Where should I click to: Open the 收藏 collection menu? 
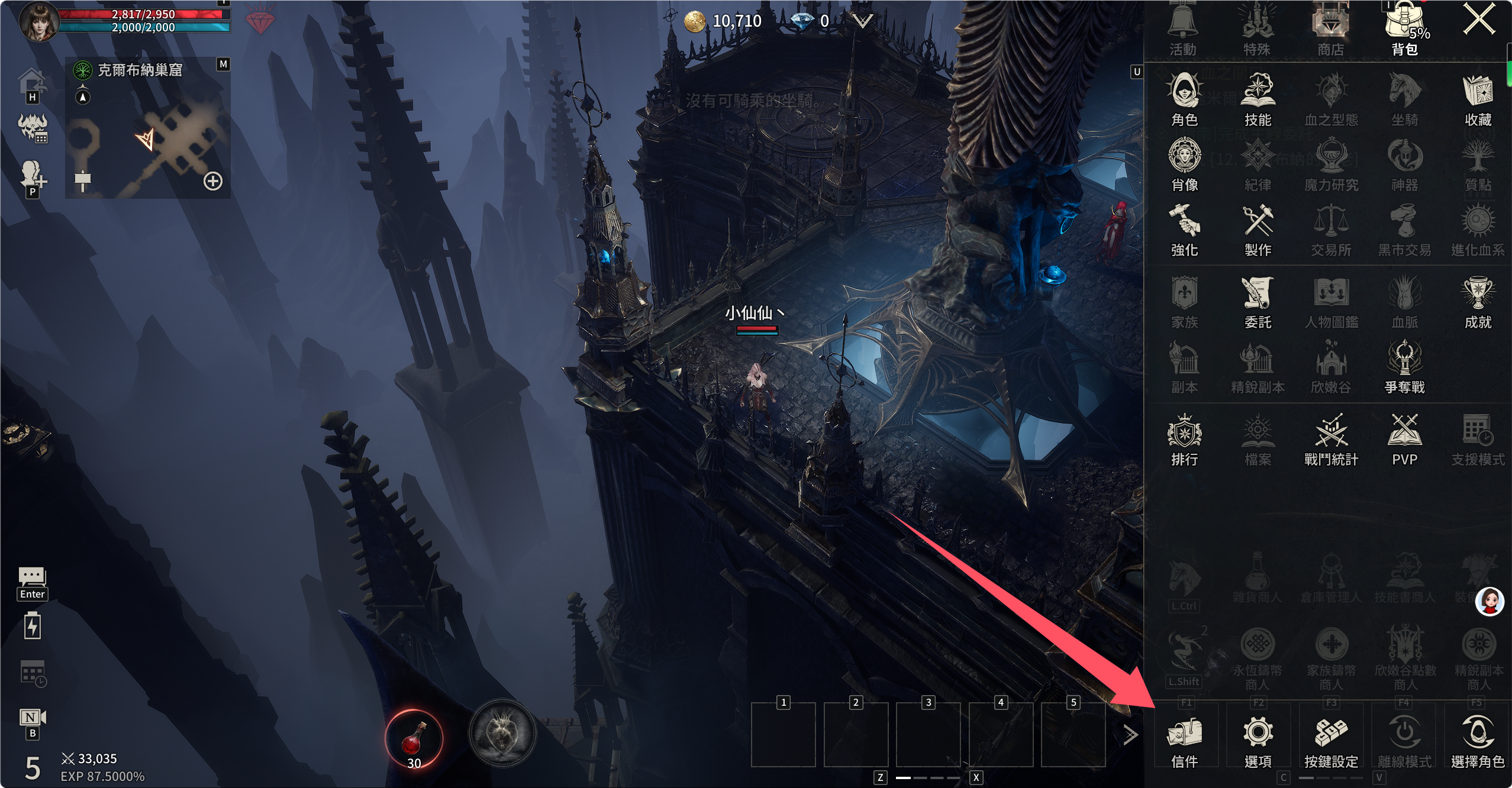pos(1477,99)
